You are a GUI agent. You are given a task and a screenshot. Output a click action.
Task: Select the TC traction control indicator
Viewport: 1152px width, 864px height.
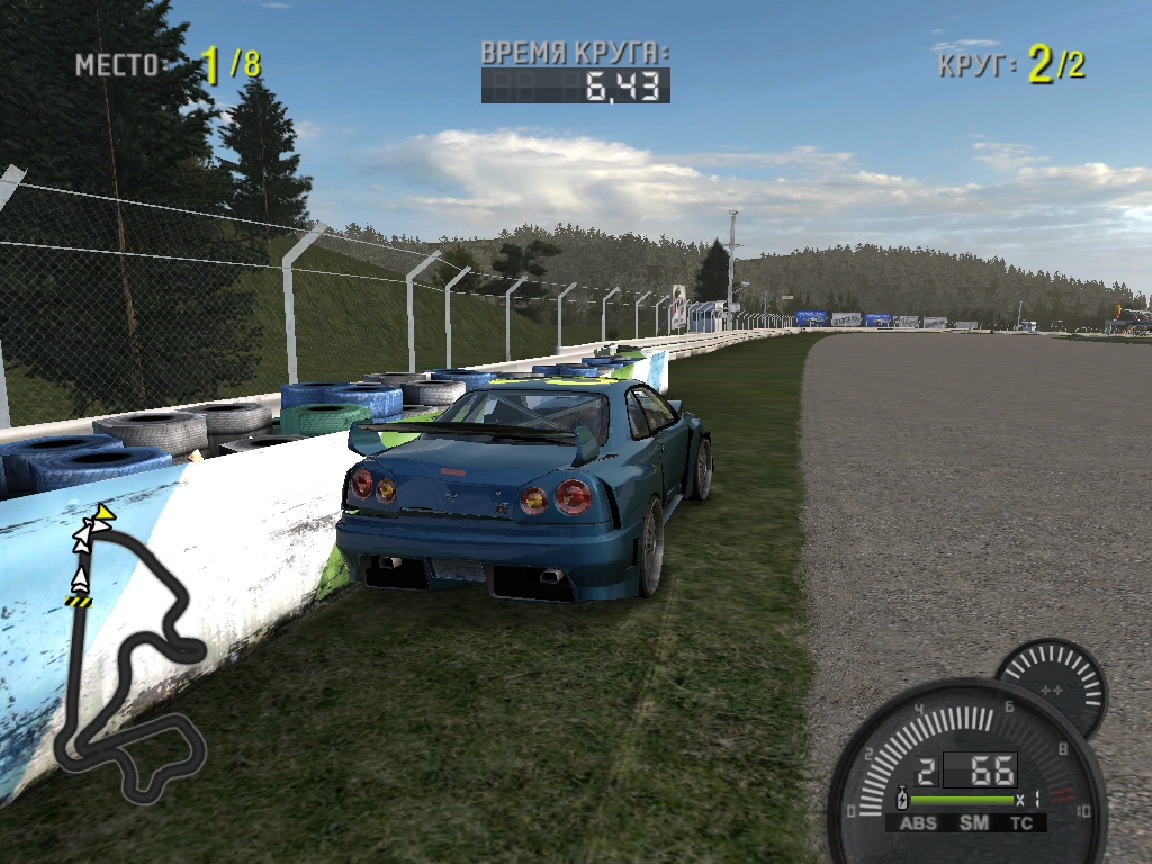coord(1021,823)
